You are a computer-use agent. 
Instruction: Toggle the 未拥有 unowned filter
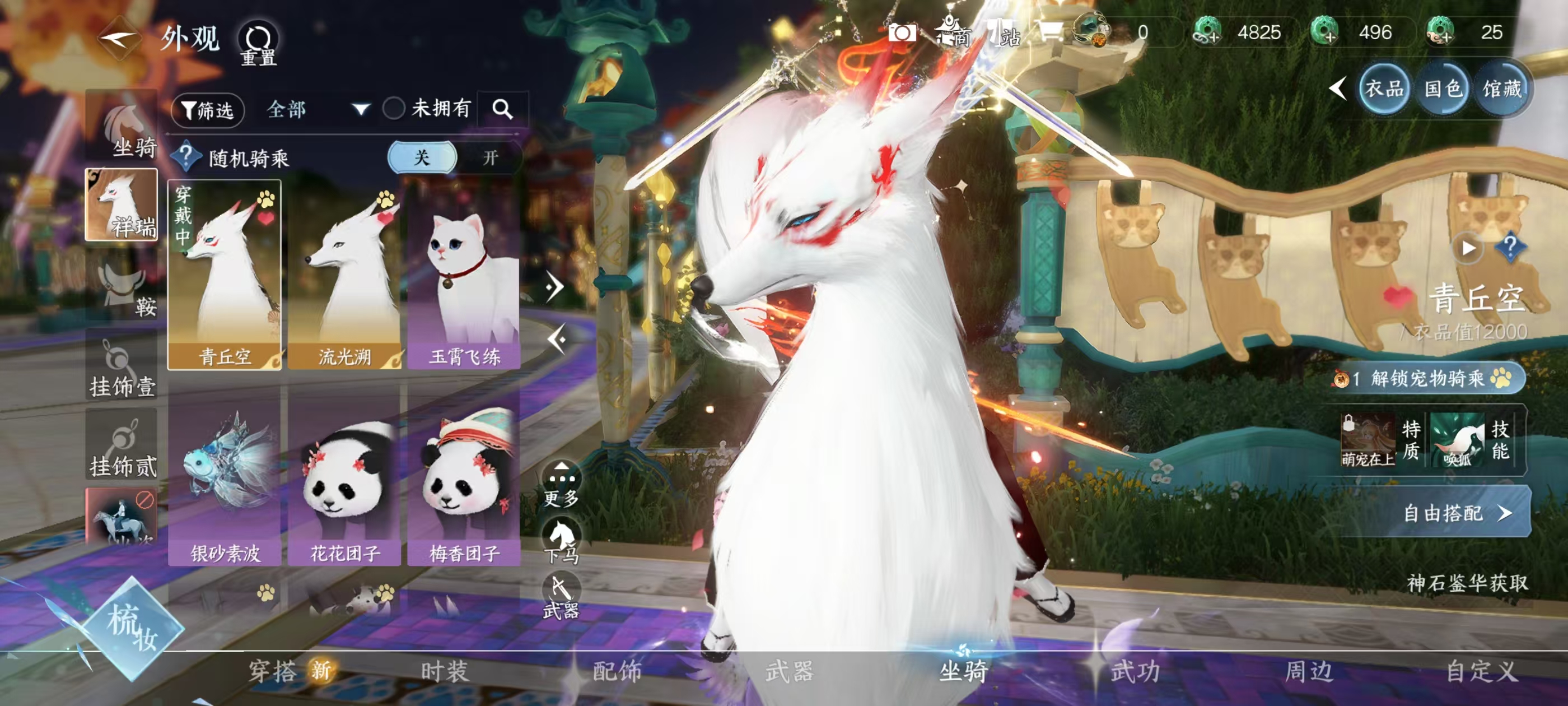coord(394,109)
